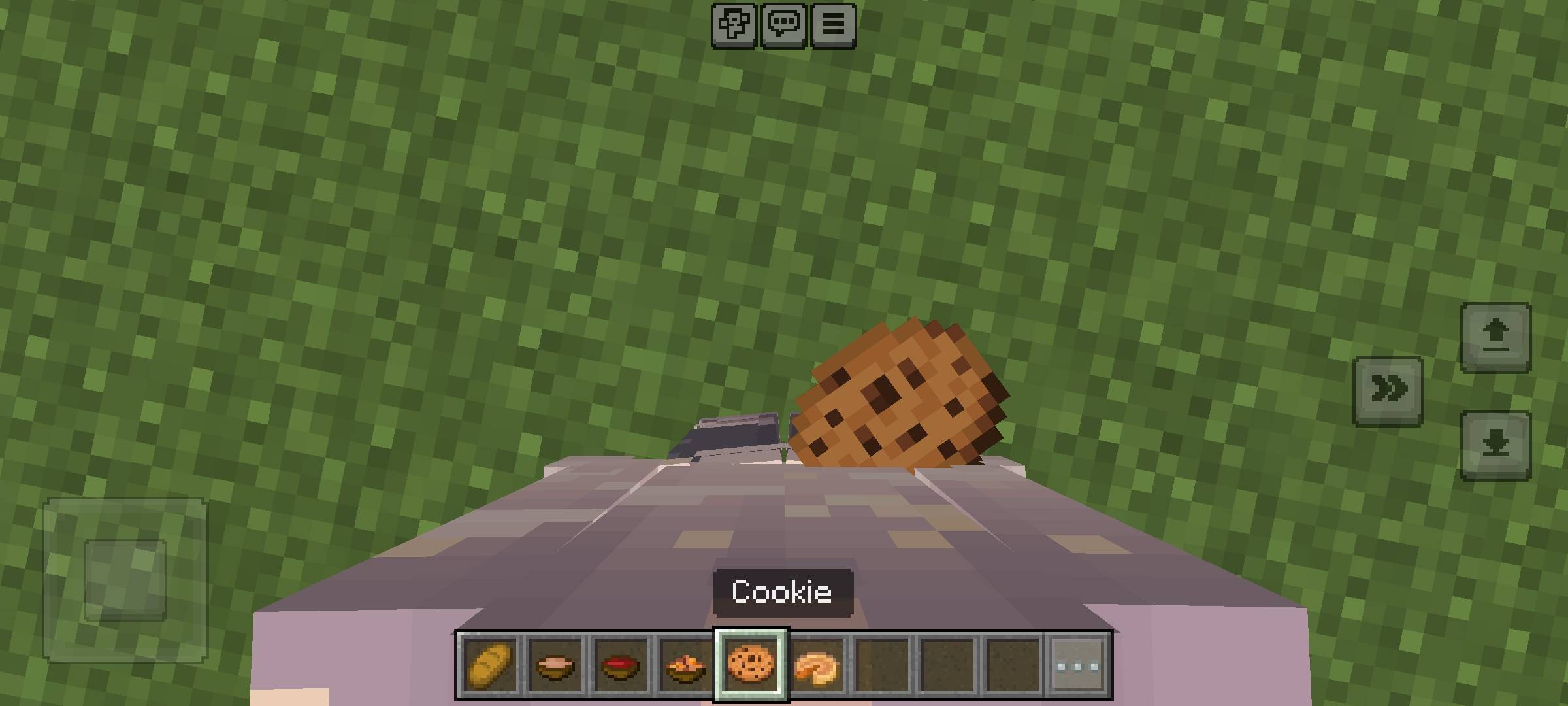Switch to the pumpkin pie slot
The height and width of the screenshot is (706, 1568).
coord(817,665)
